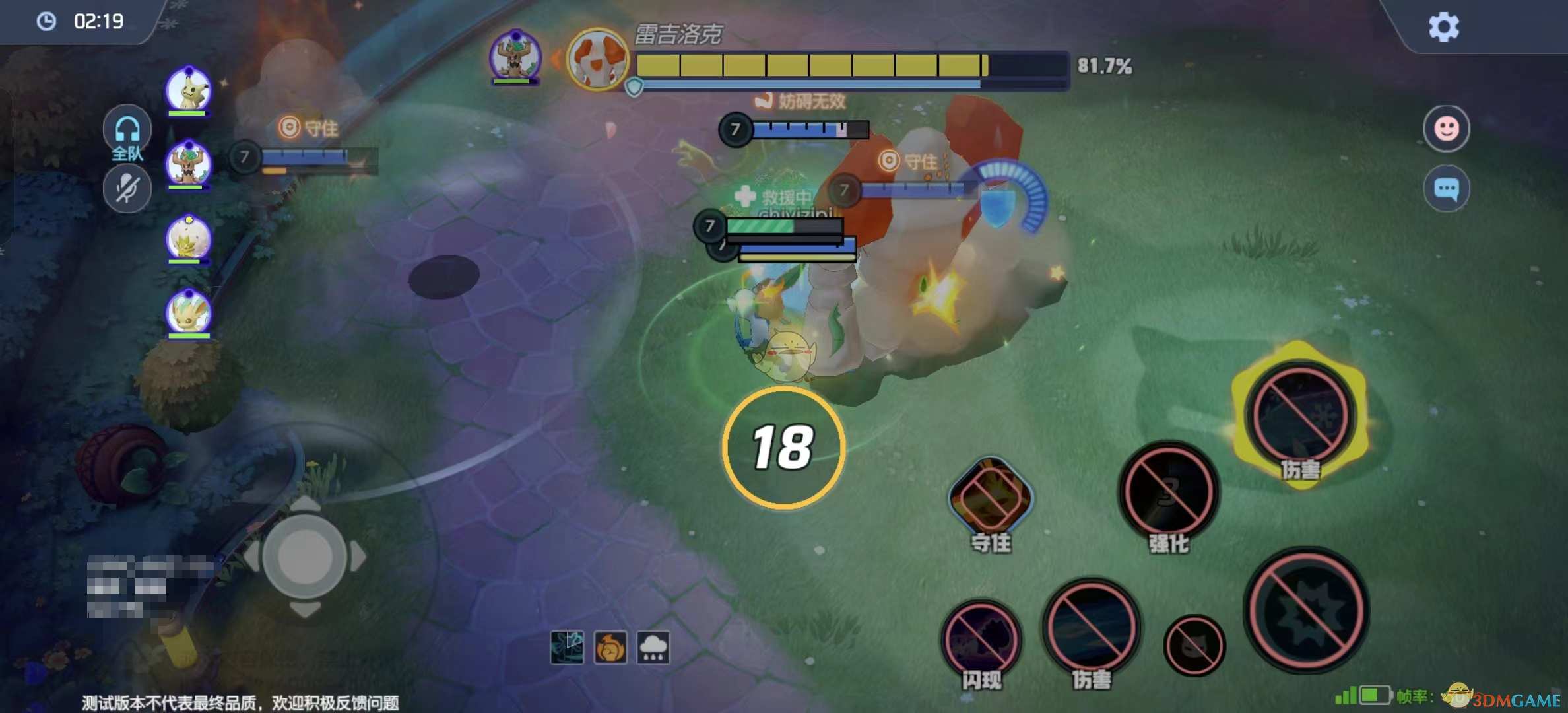Screen dimensions: 1568x713
Task: Select the Mimikyu teammate portrait
Action: 188,90
